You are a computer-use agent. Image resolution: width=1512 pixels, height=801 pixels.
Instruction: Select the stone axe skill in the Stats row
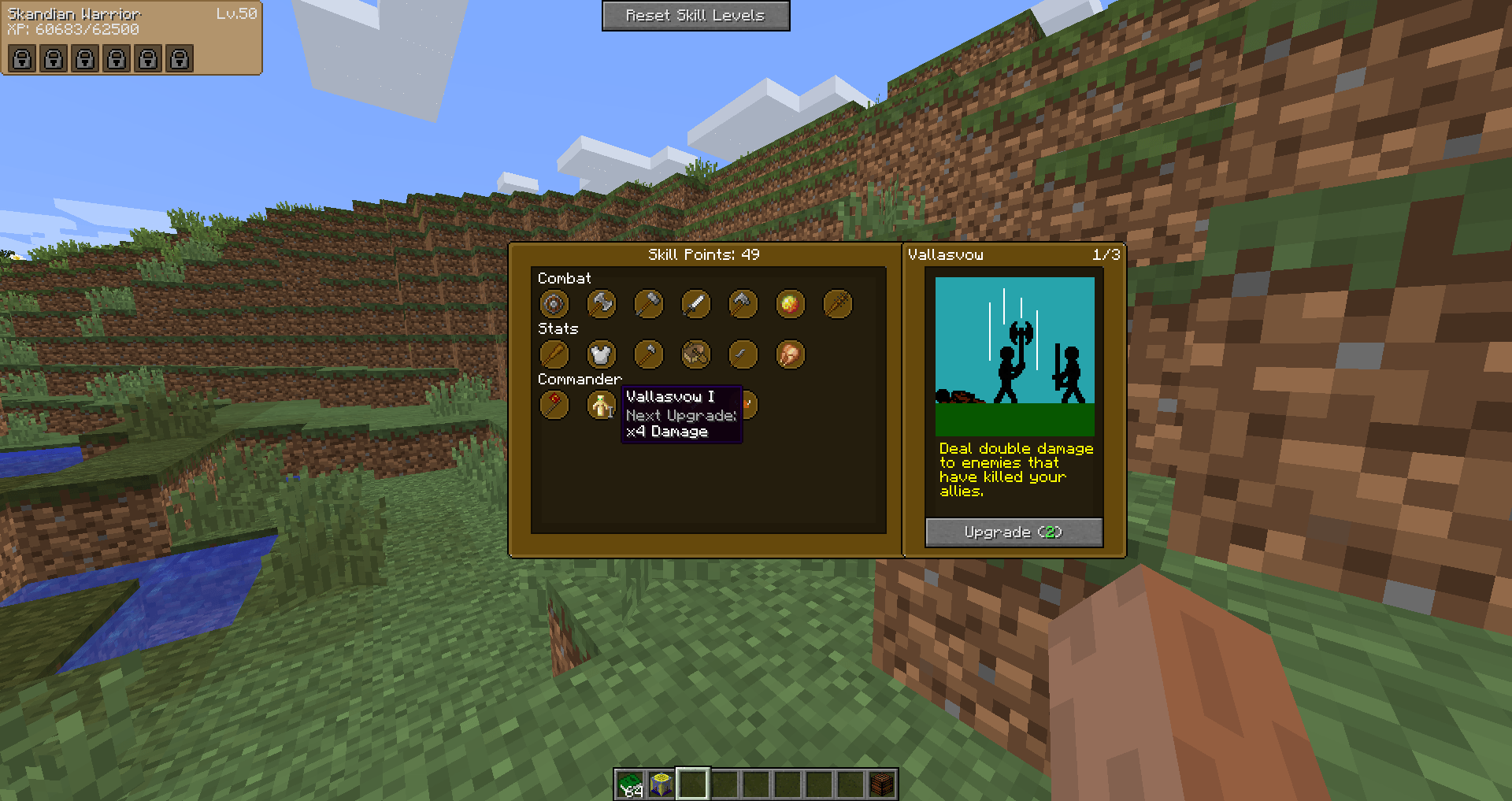[648, 354]
